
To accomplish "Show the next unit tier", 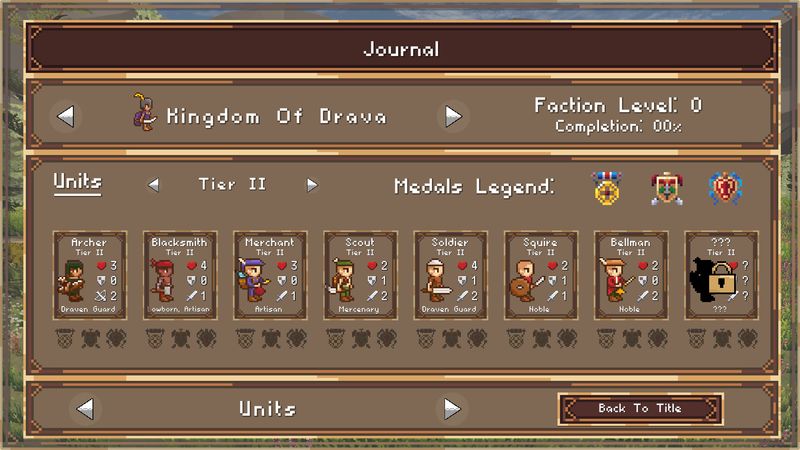I will pos(312,184).
